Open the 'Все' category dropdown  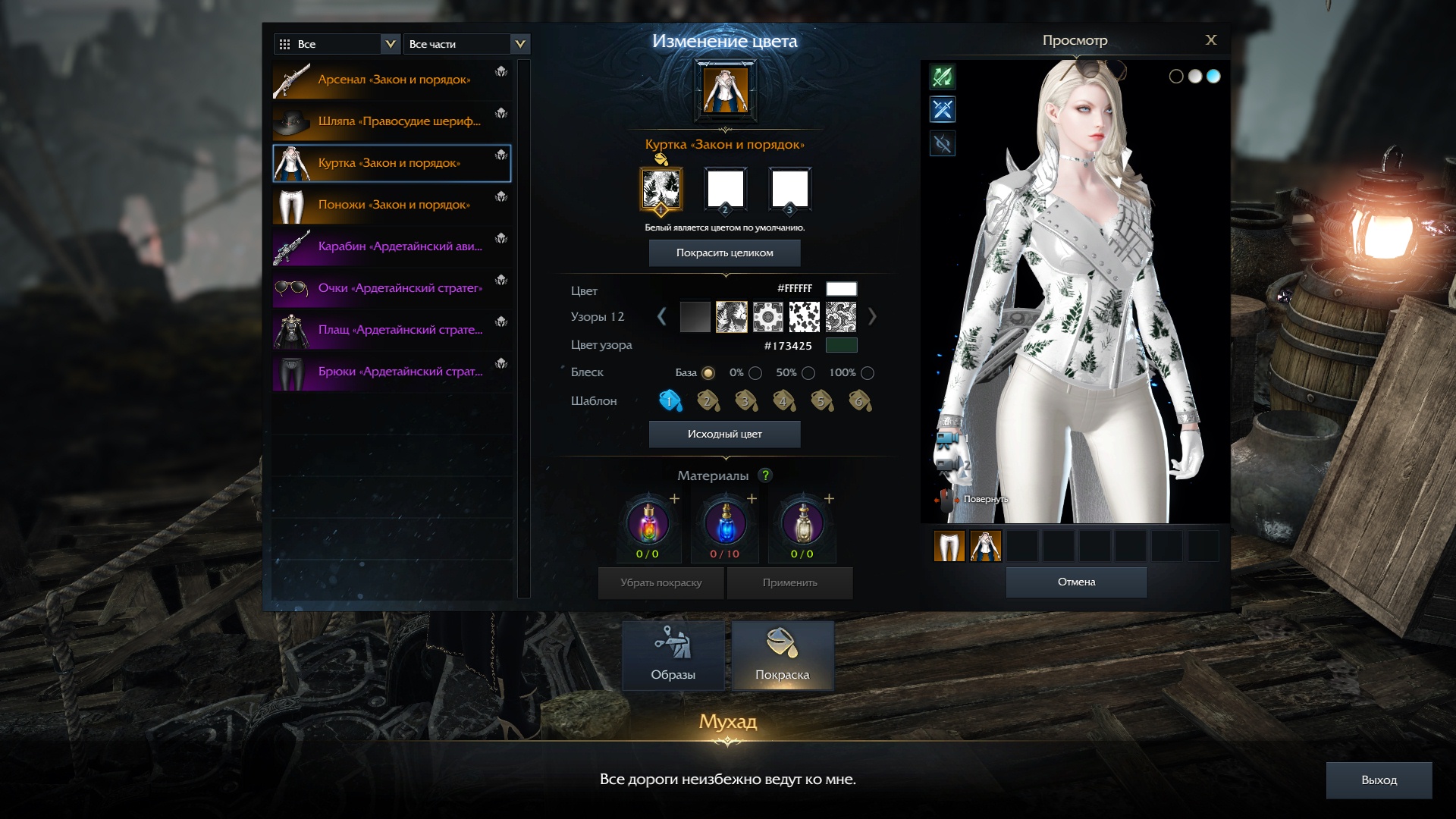coord(337,44)
